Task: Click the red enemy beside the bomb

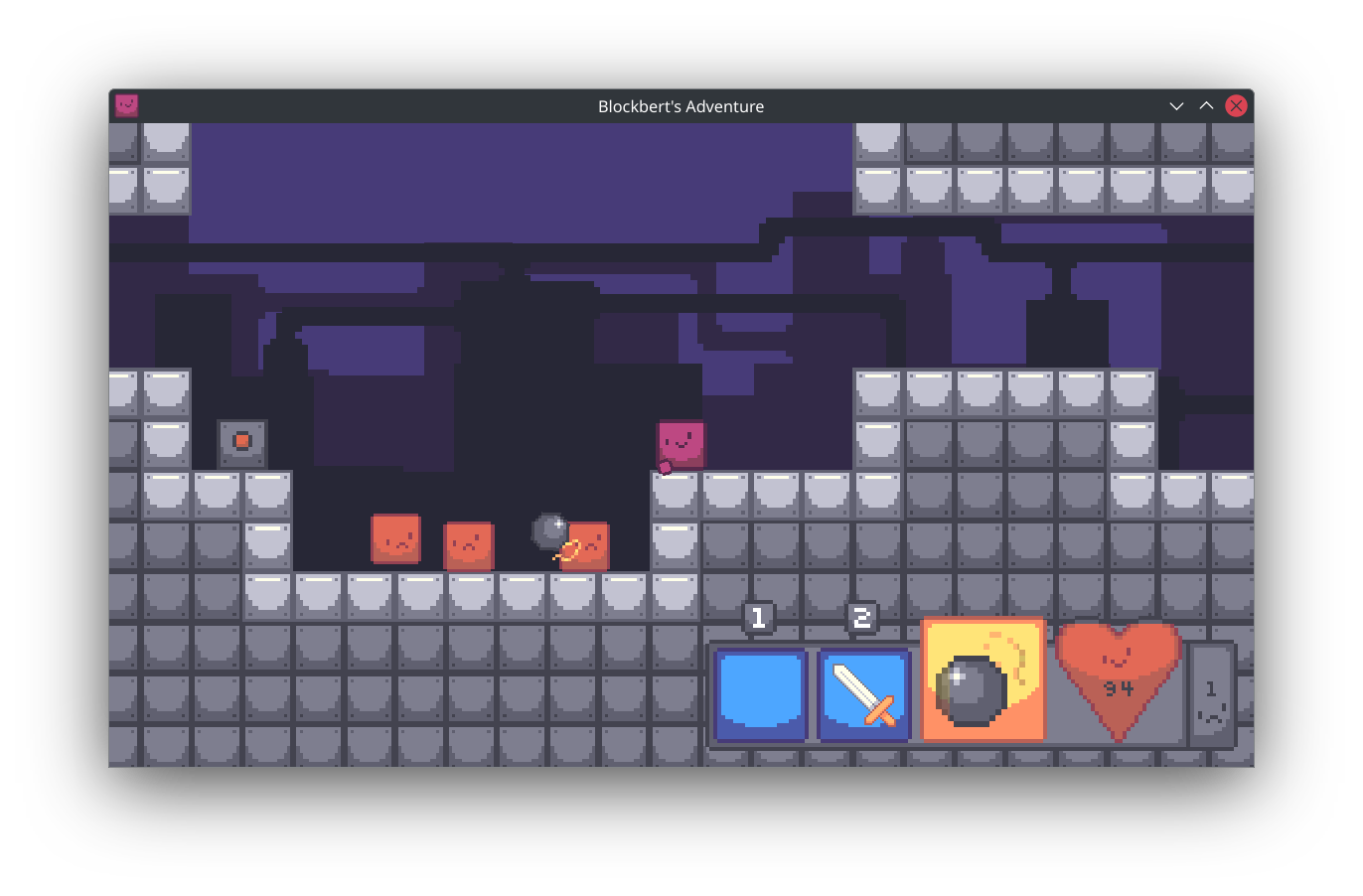Action: 588,546
